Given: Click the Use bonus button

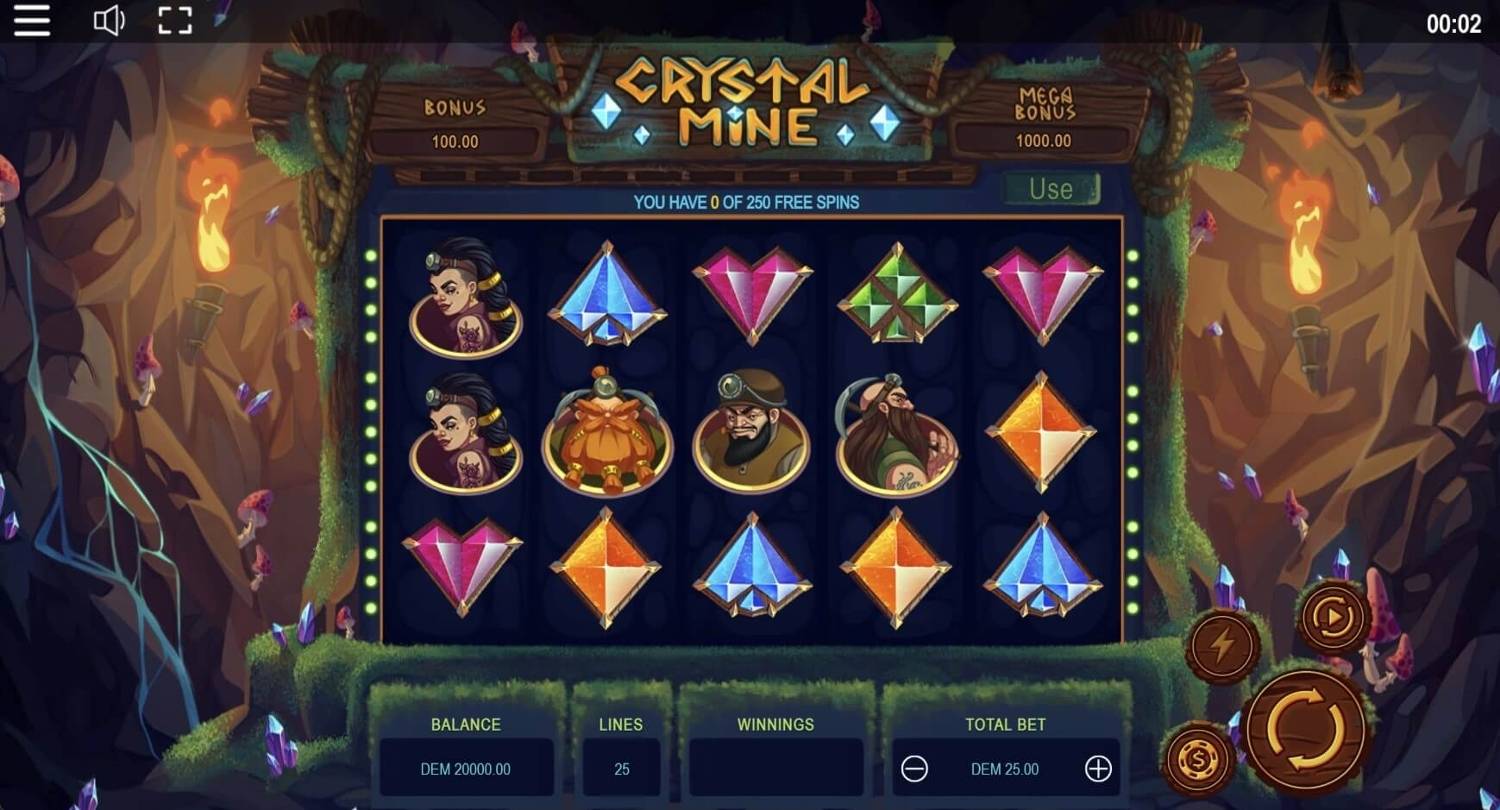Looking at the screenshot, I should point(1050,188).
